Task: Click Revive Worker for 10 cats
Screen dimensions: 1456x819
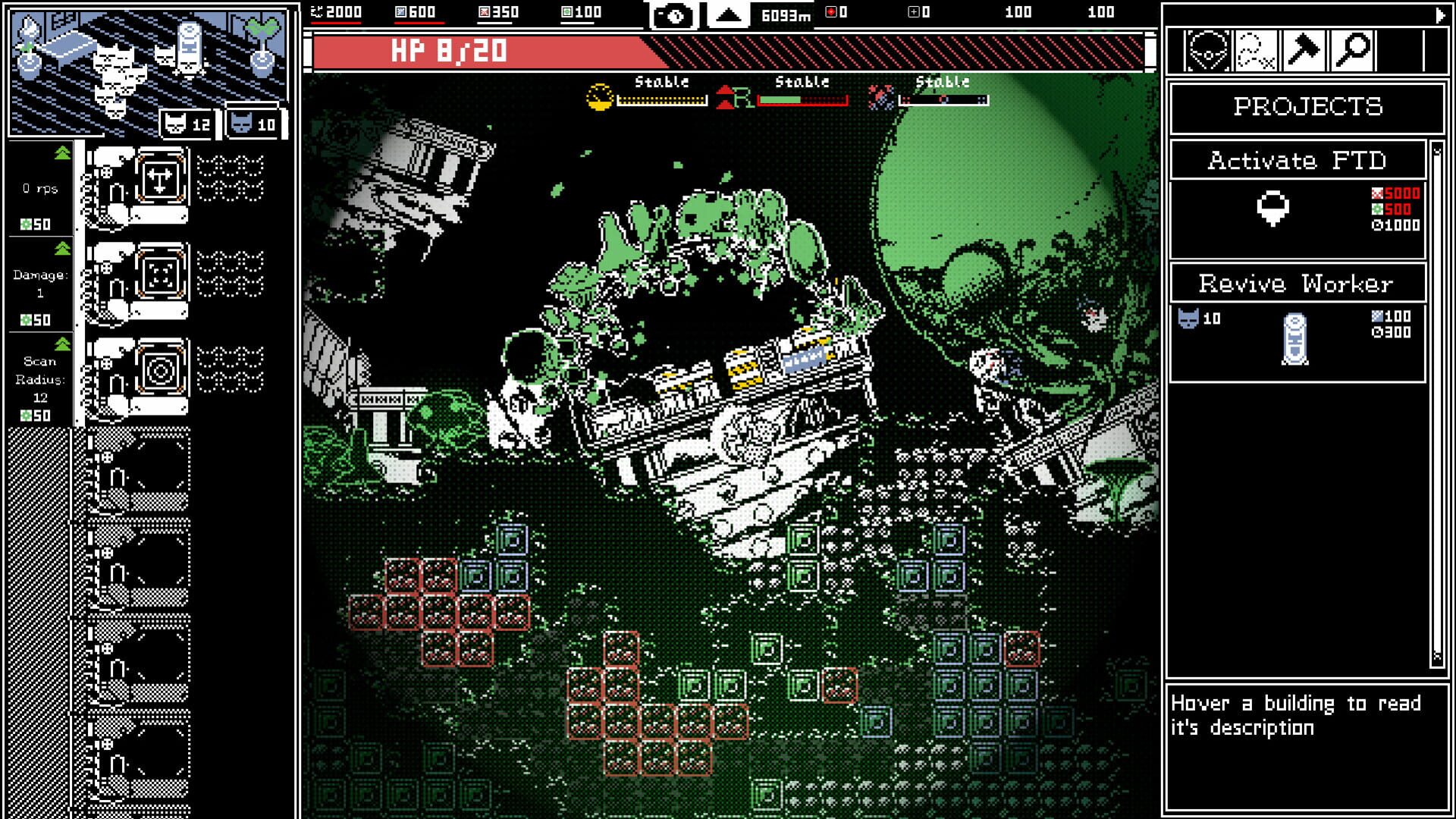Action: coord(1297,284)
